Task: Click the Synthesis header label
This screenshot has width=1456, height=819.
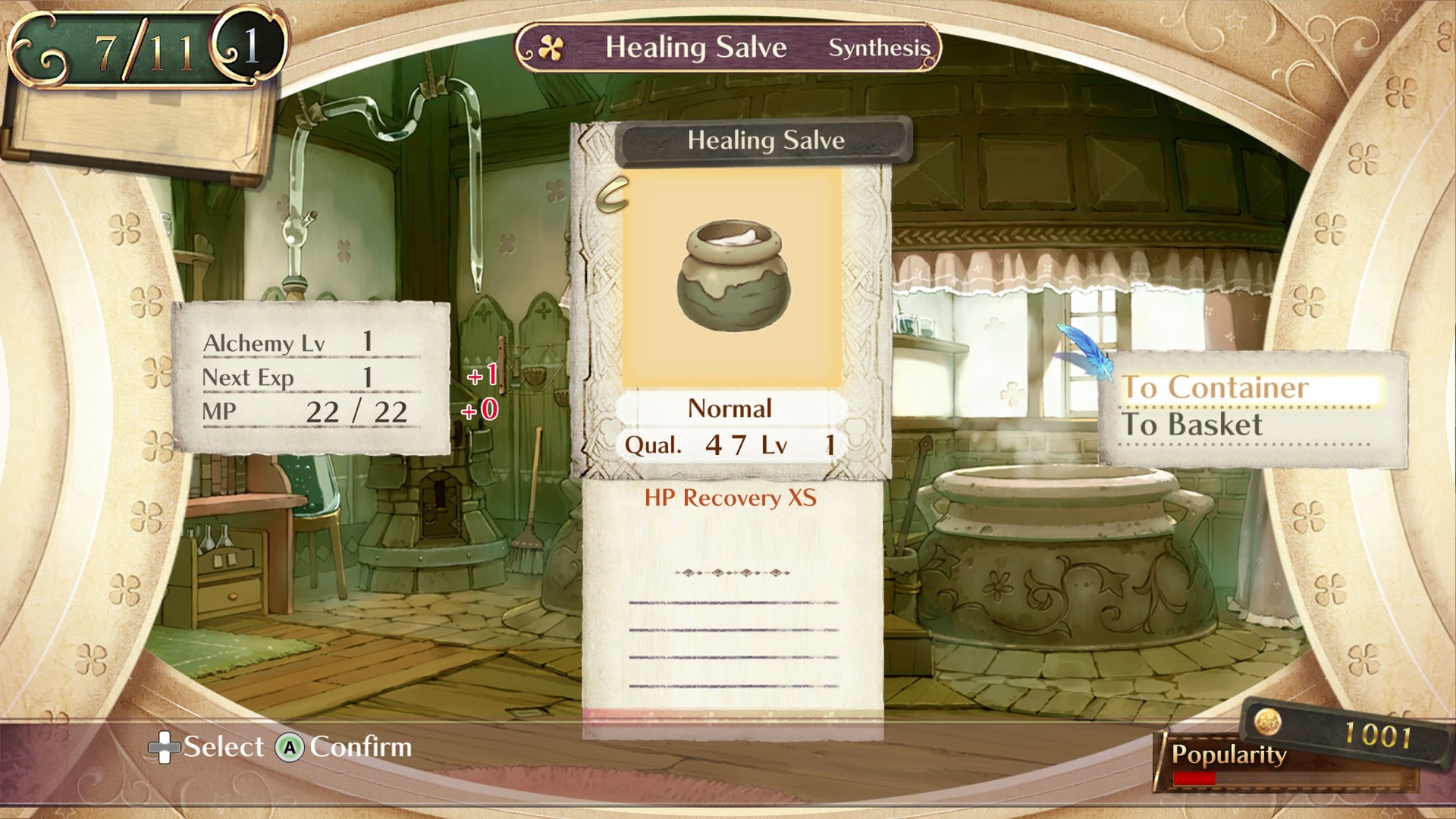Action: pyautogui.click(x=880, y=48)
